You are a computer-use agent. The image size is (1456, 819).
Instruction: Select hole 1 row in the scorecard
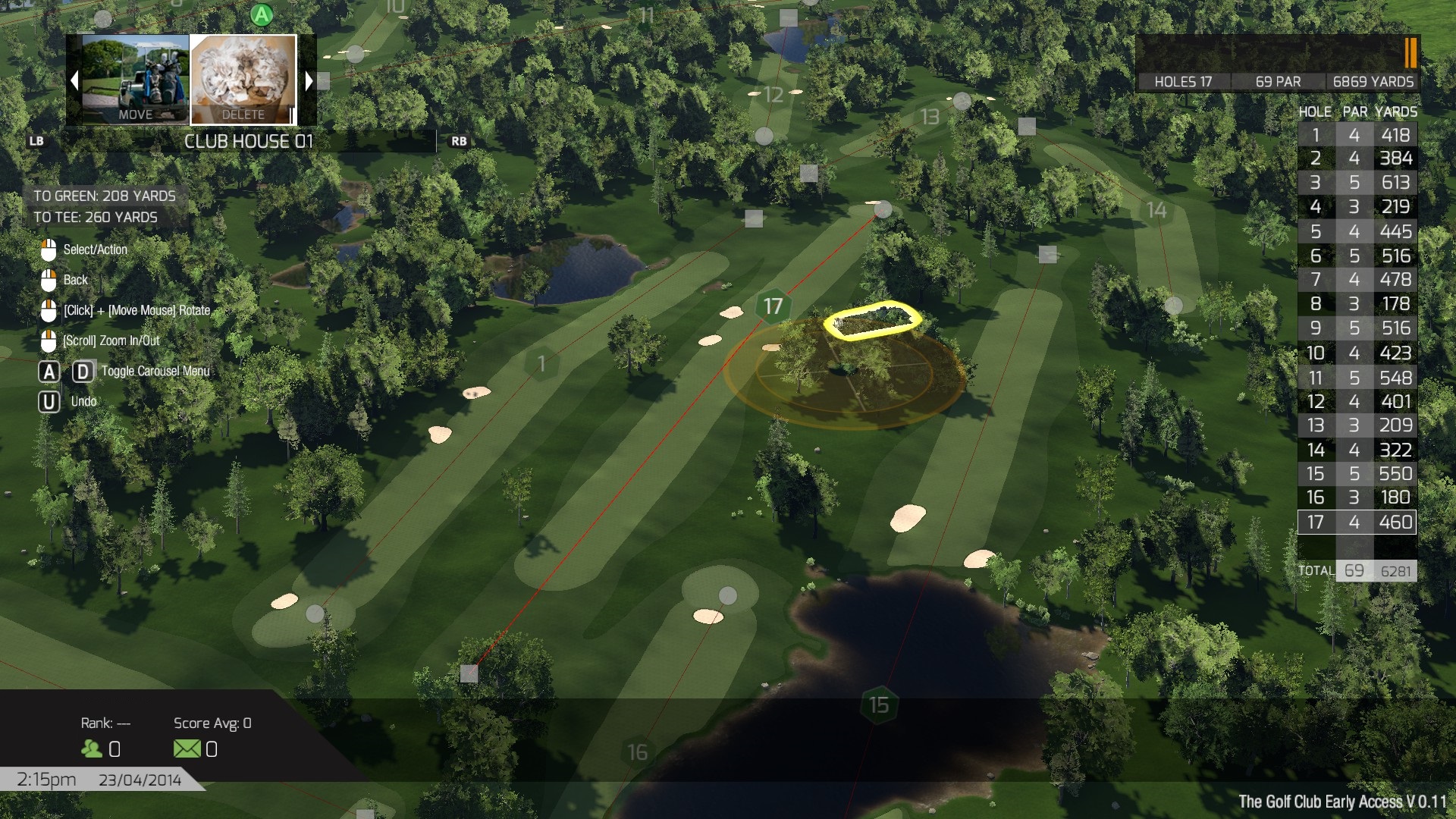[x=1357, y=135]
